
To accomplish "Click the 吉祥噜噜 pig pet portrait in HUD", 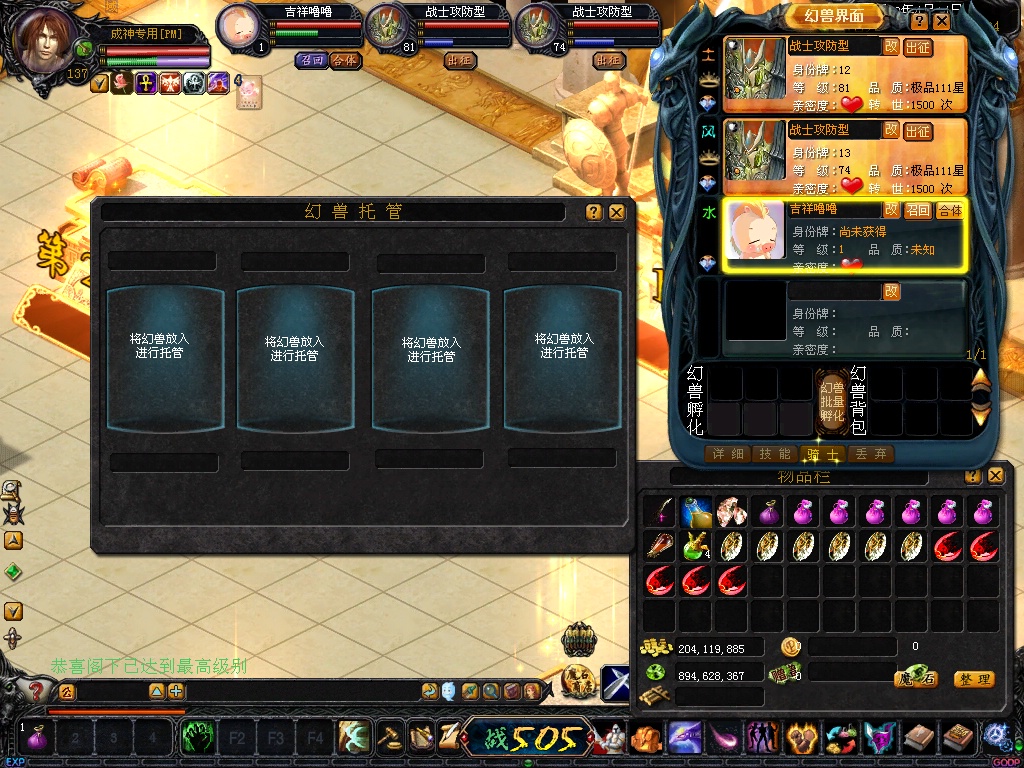I will [239, 24].
